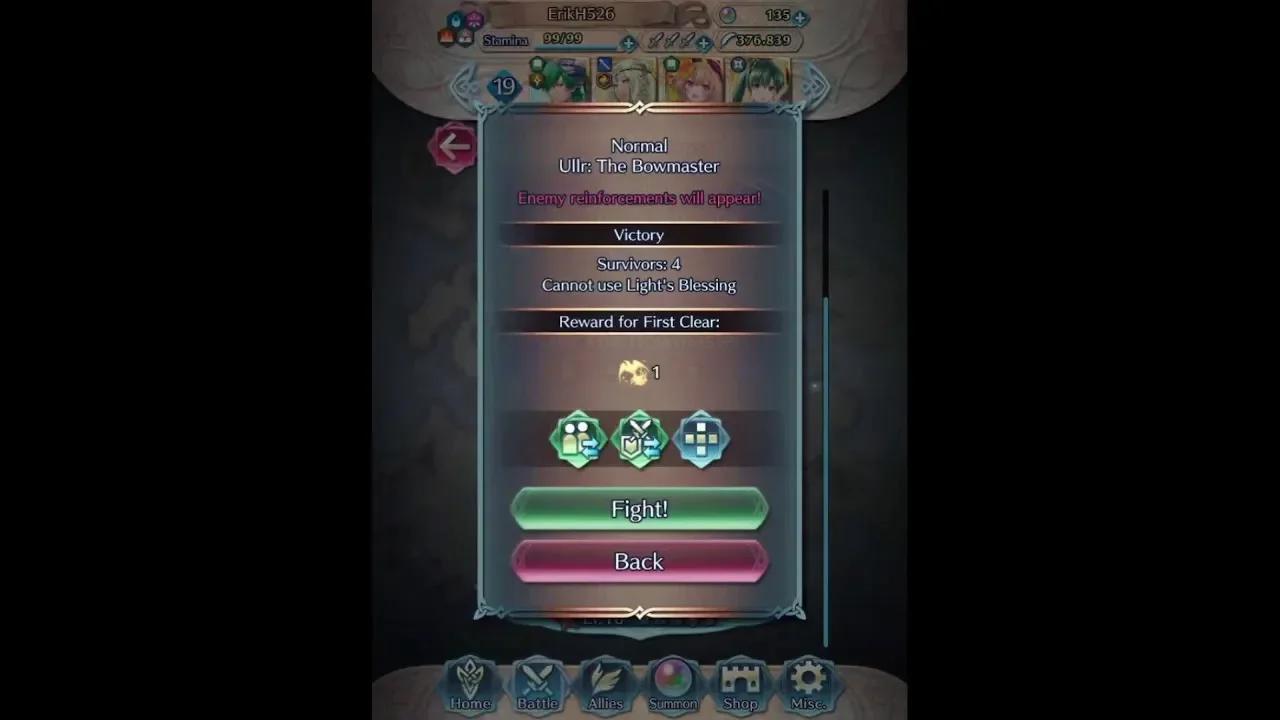Open the starting positions map icon
The width and height of the screenshot is (1280, 720).
[702, 439]
